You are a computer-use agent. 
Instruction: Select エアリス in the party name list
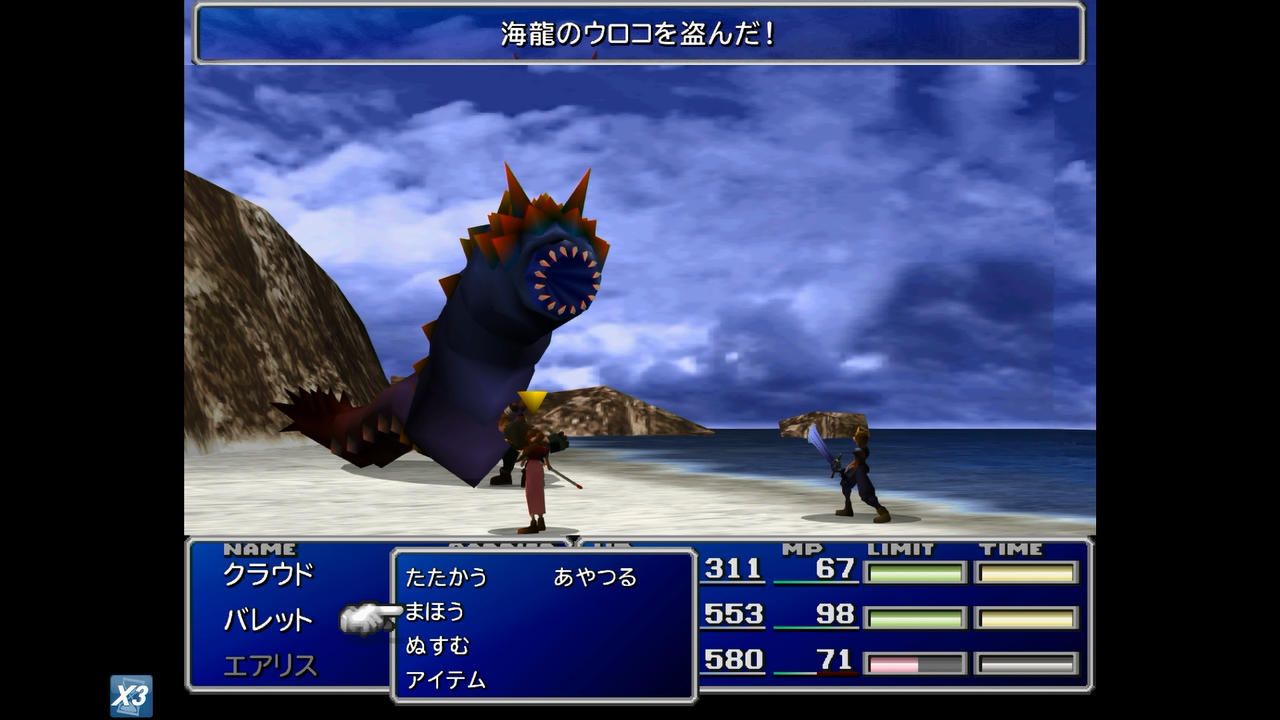click(x=270, y=665)
